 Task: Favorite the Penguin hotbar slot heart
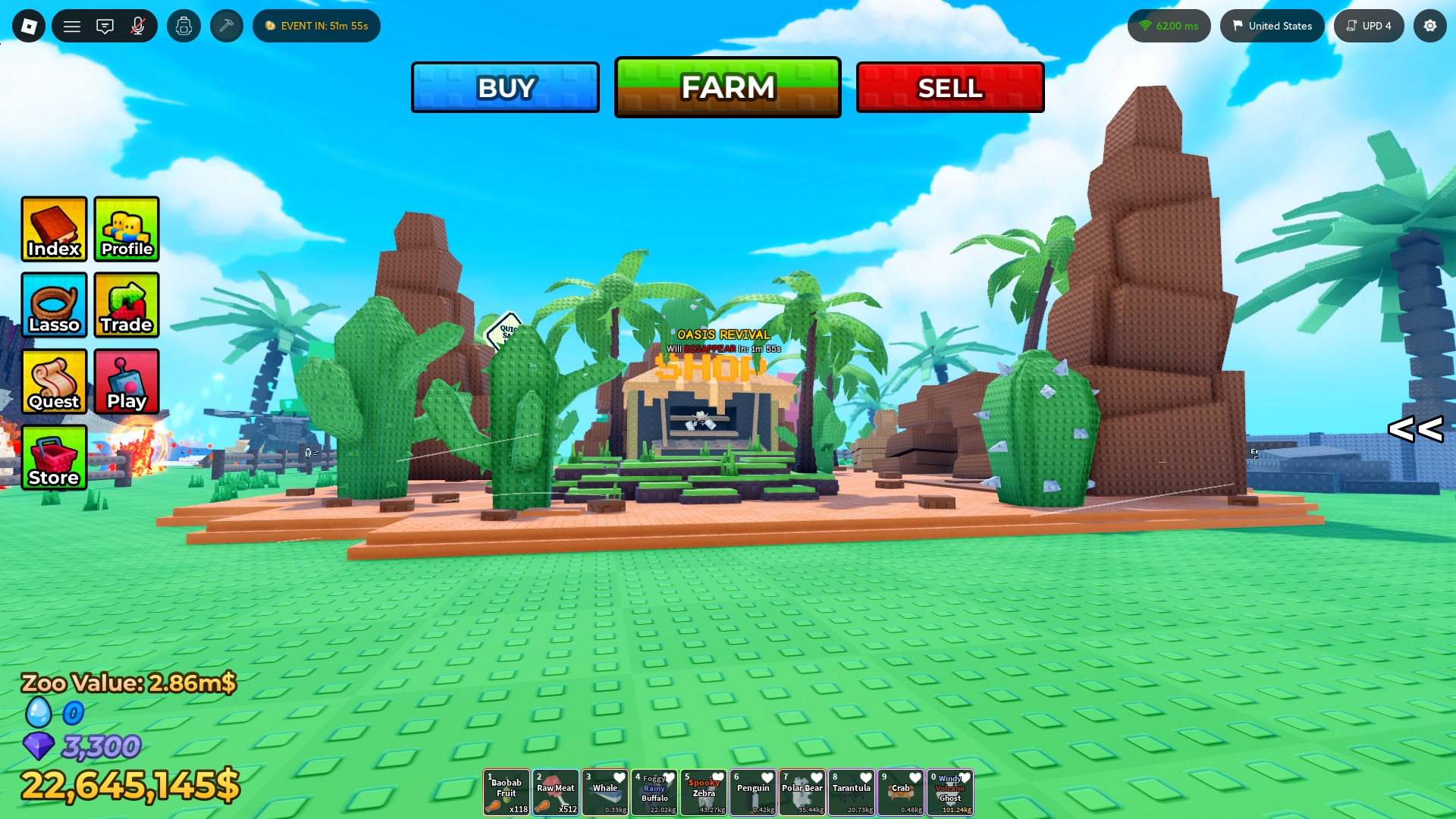tap(767, 777)
